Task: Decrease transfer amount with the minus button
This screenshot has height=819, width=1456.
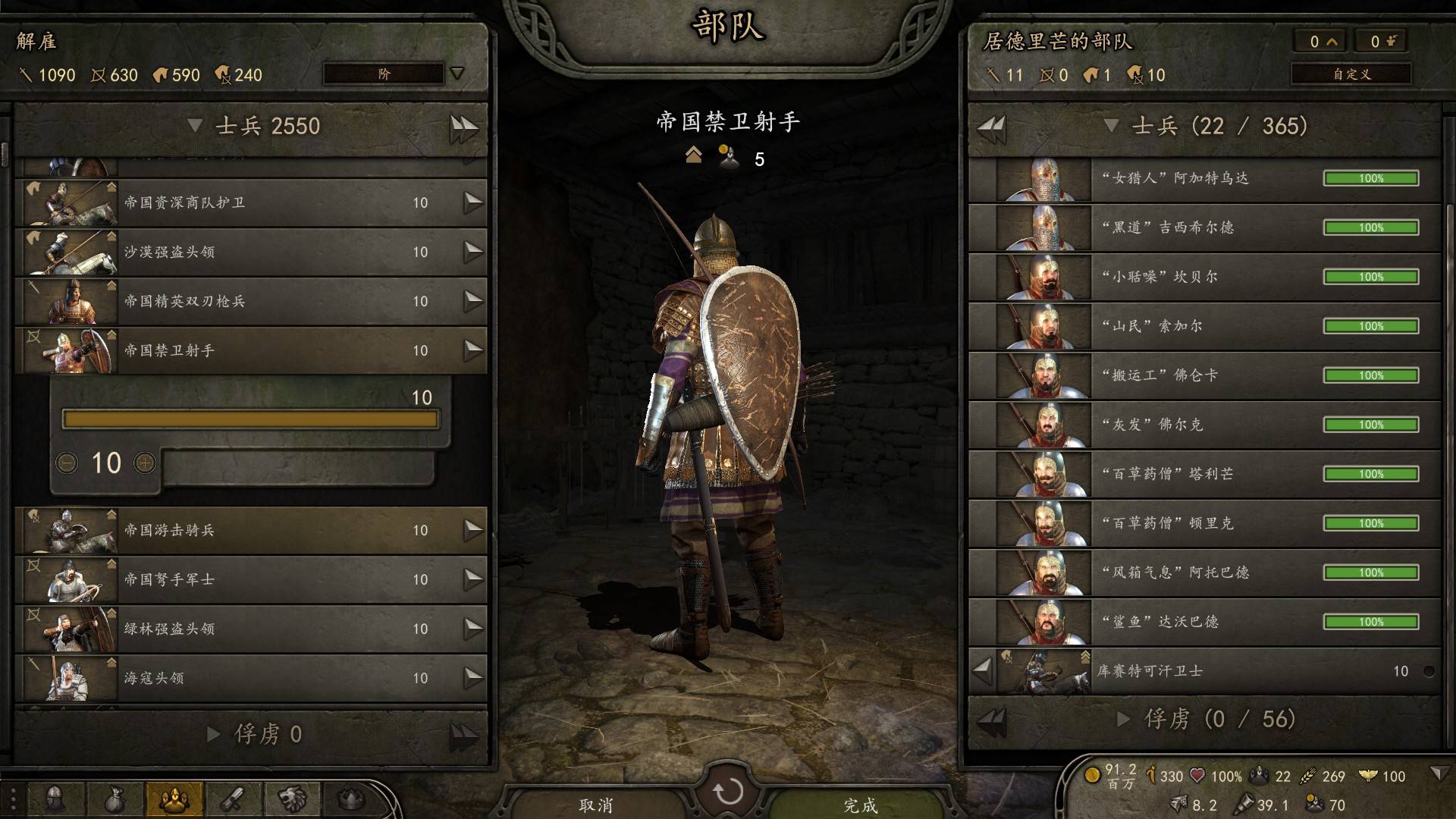Action: click(67, 463)
